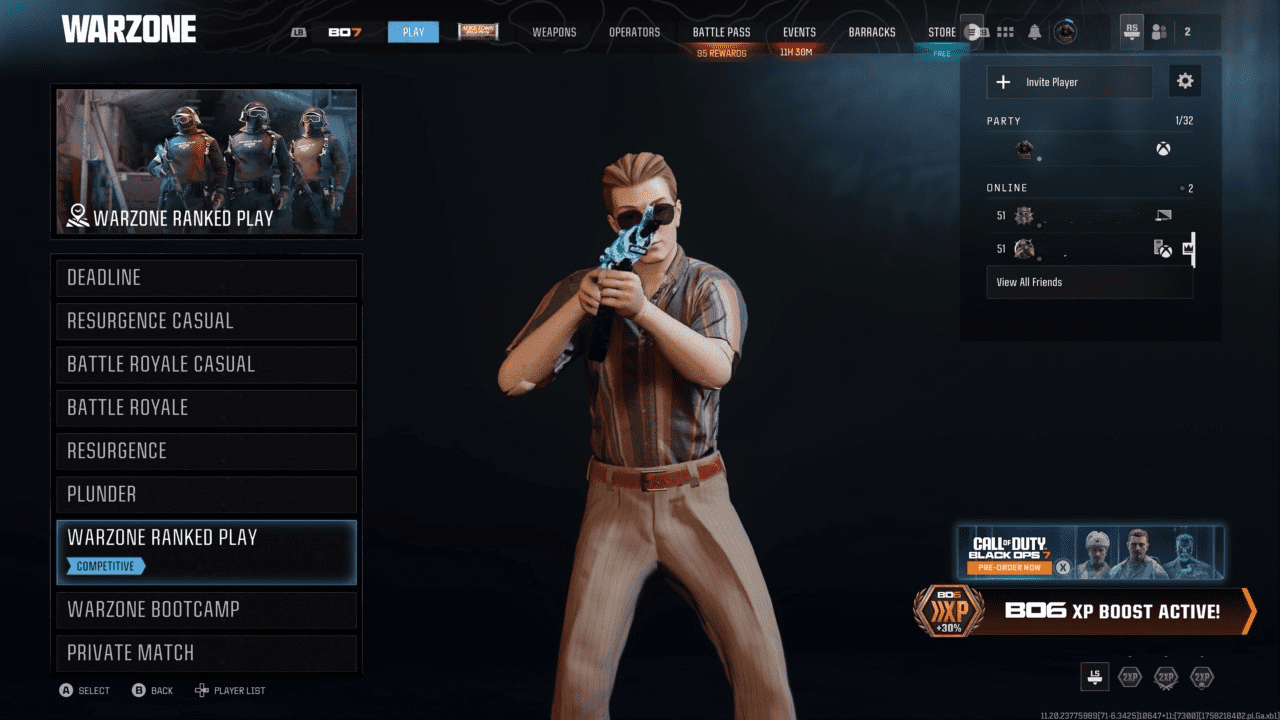Click the Invite Player button
Viewport: 1280px width, 720px height.
pyautogui.click(x=1069, y=81)
